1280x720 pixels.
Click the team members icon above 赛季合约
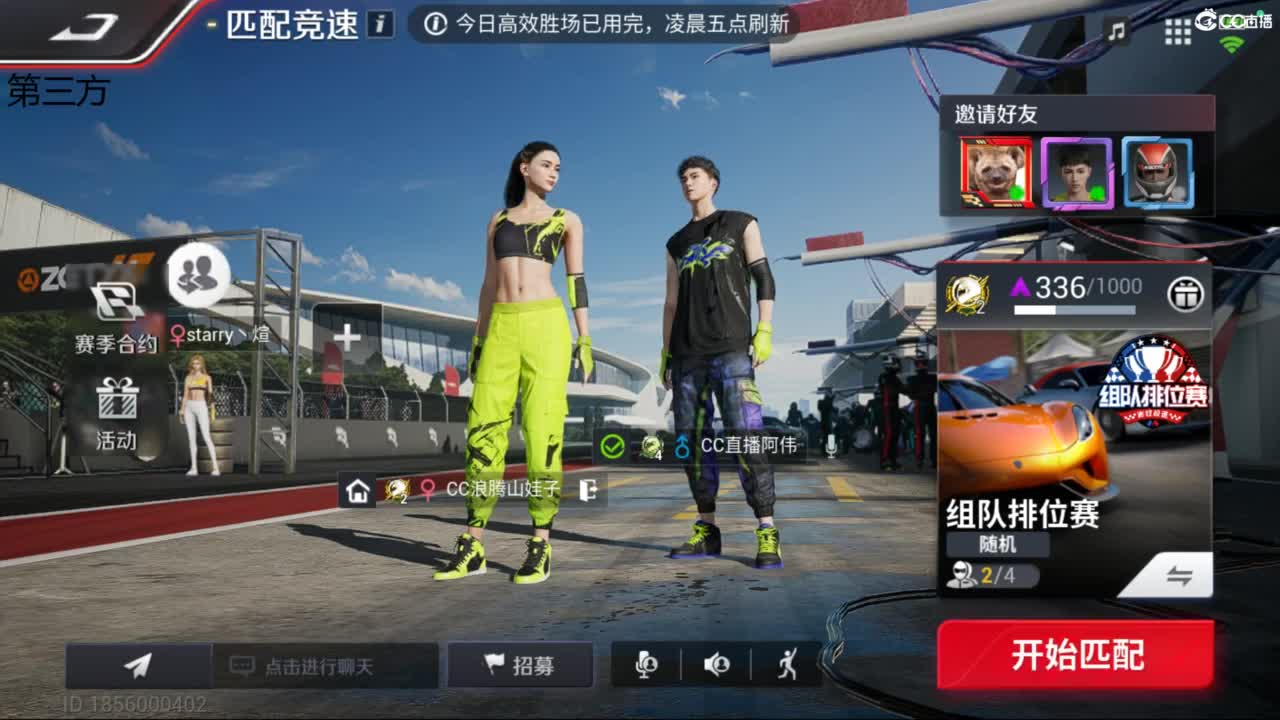click(196, 272)
